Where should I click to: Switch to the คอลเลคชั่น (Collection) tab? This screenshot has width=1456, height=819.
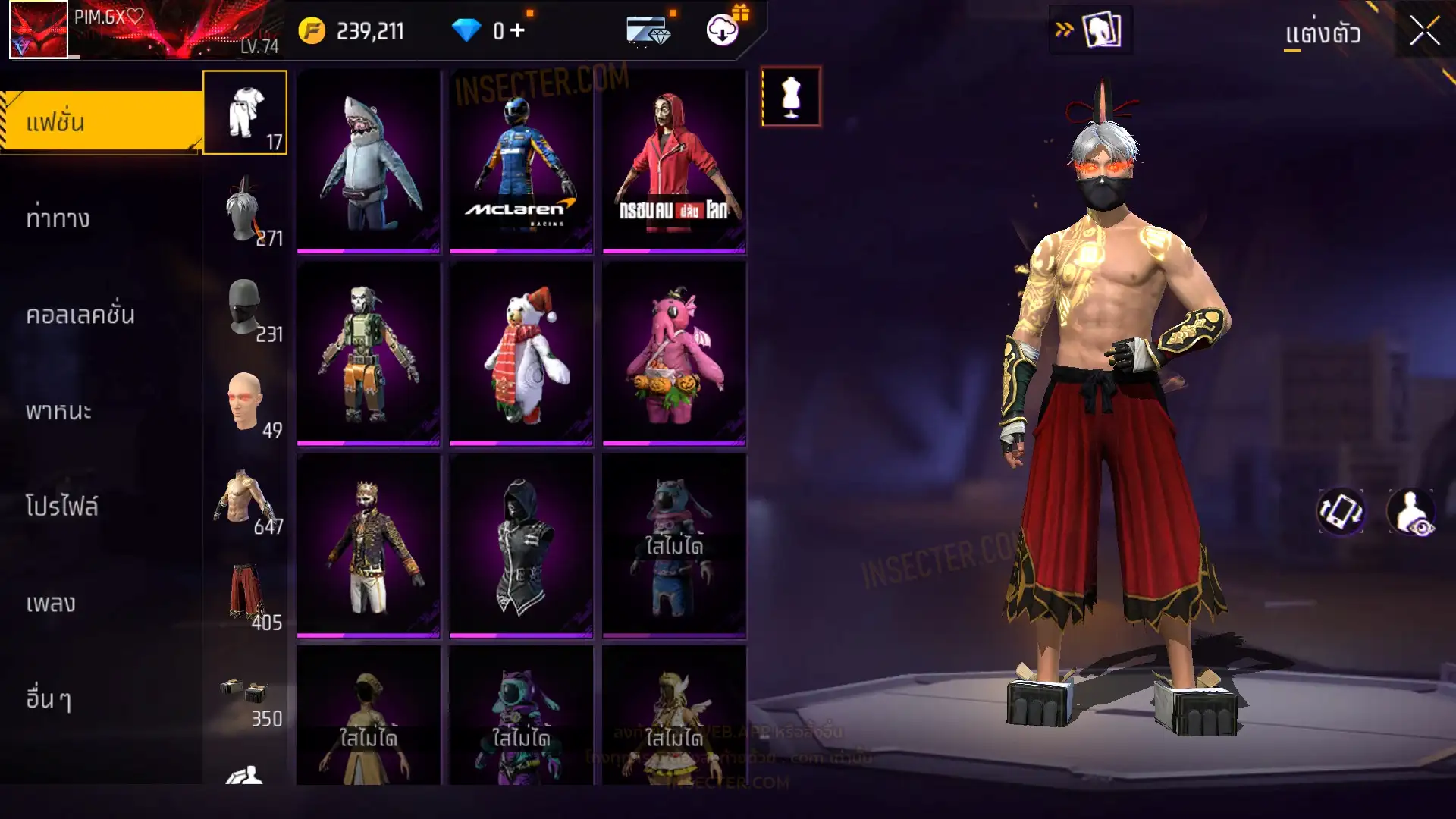click(x=80, y=315)
